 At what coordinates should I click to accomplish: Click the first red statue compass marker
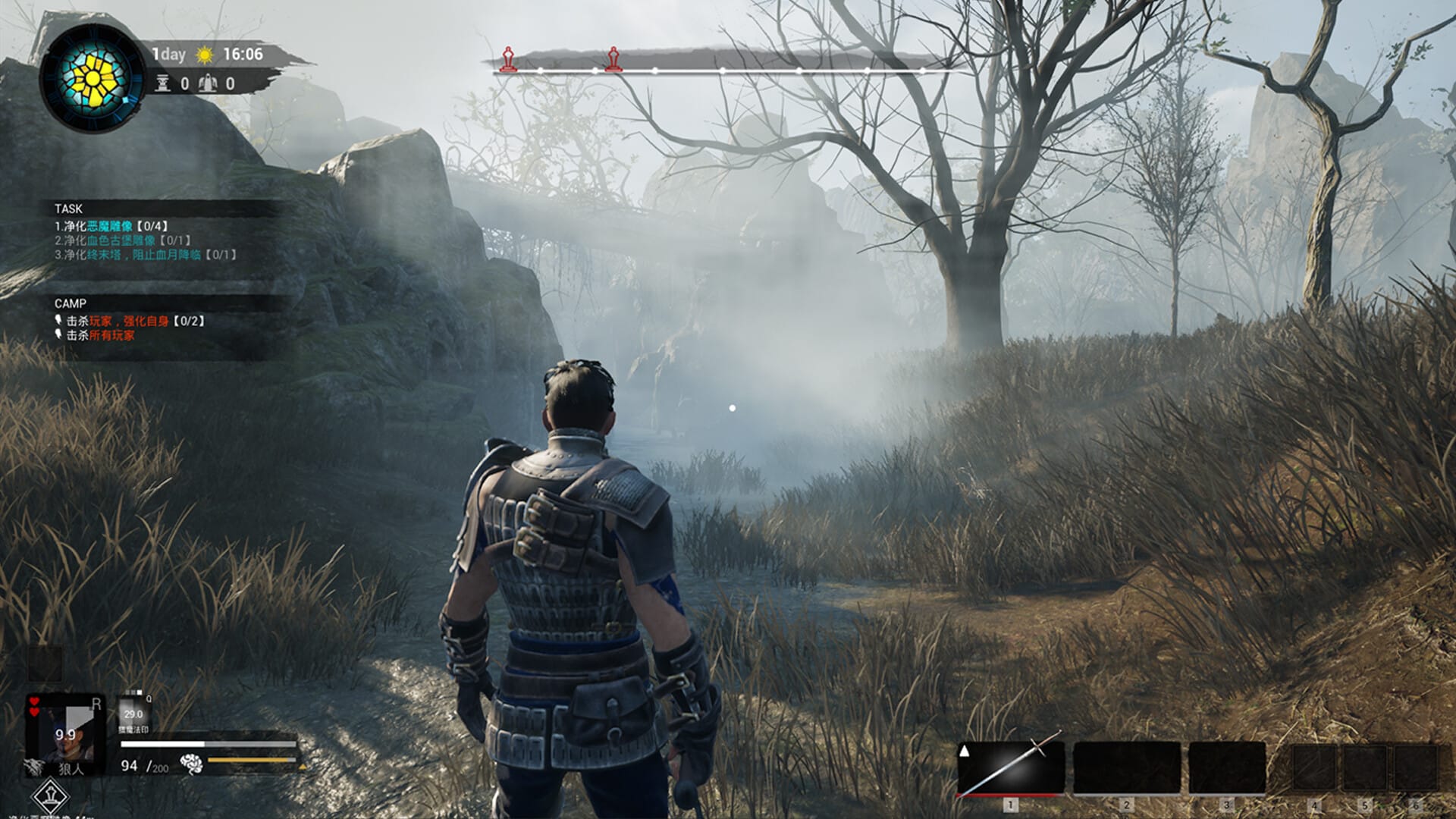coord(508,58)
